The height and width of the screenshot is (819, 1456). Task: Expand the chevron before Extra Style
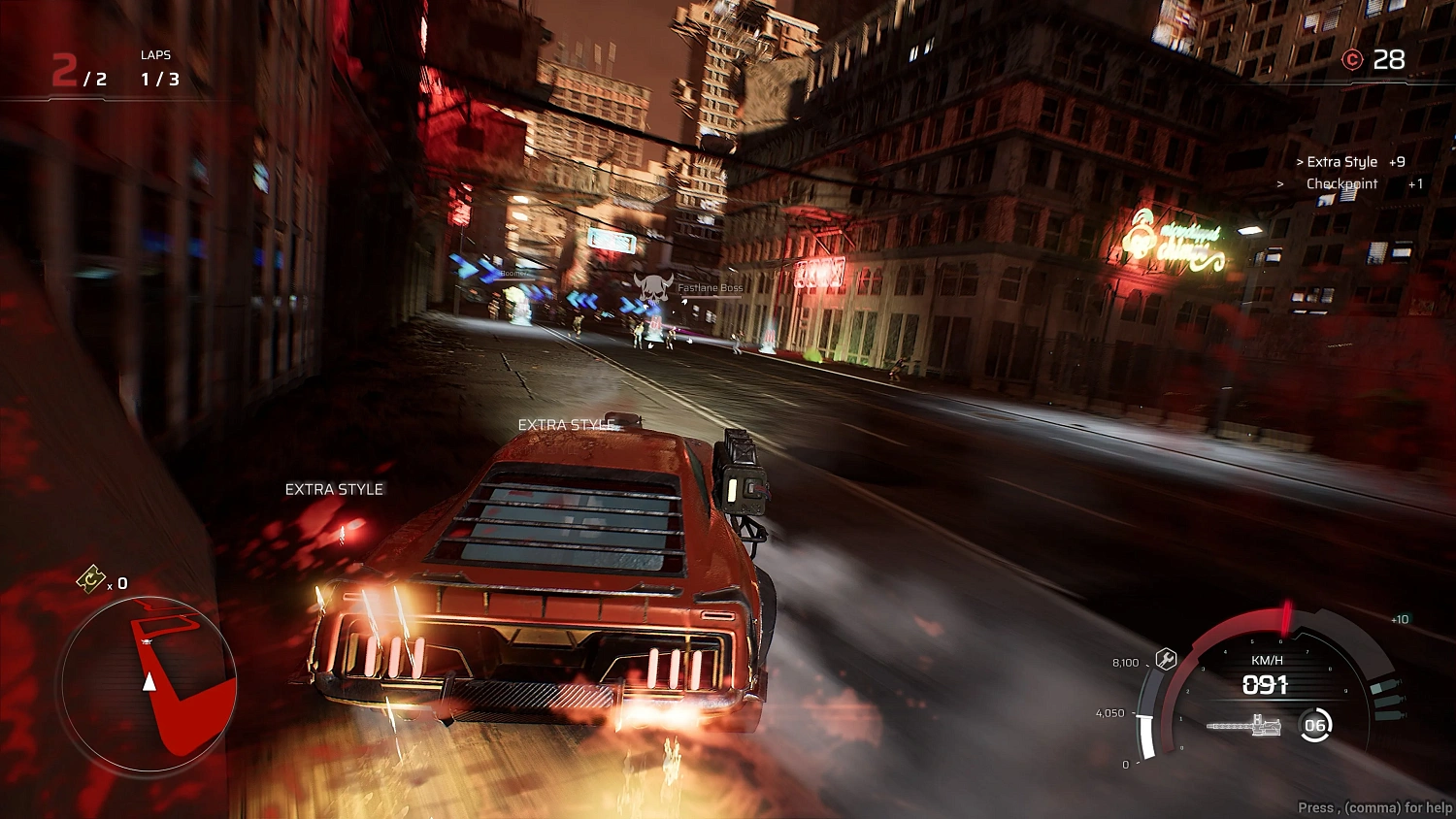pos(1299,161)
